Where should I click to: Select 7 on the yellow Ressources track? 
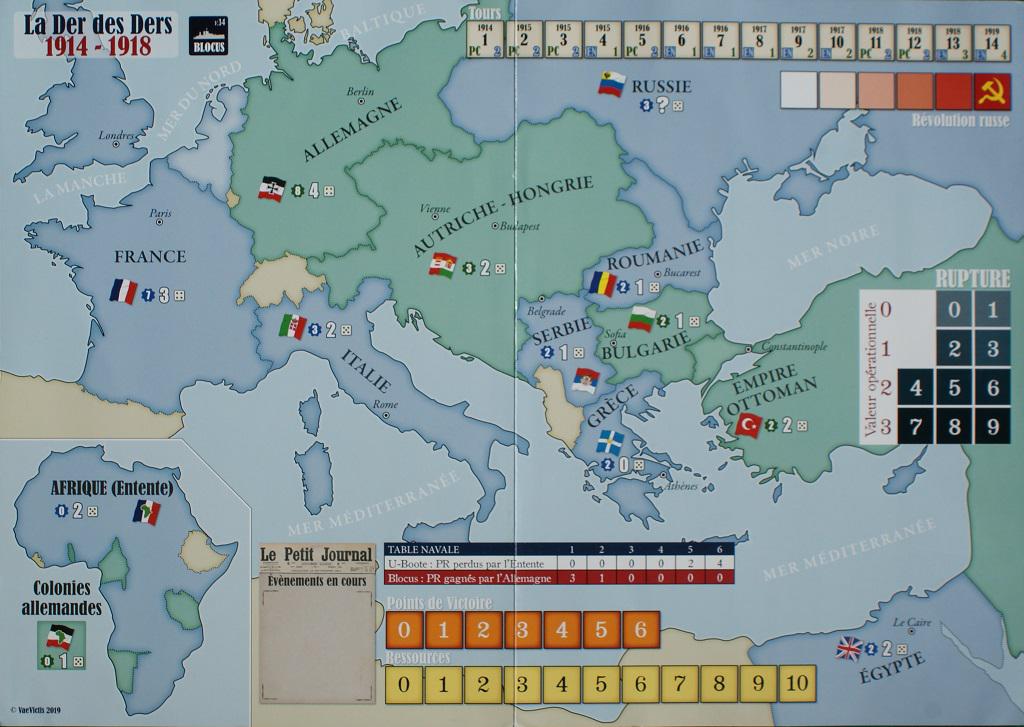tap(679, 684)
